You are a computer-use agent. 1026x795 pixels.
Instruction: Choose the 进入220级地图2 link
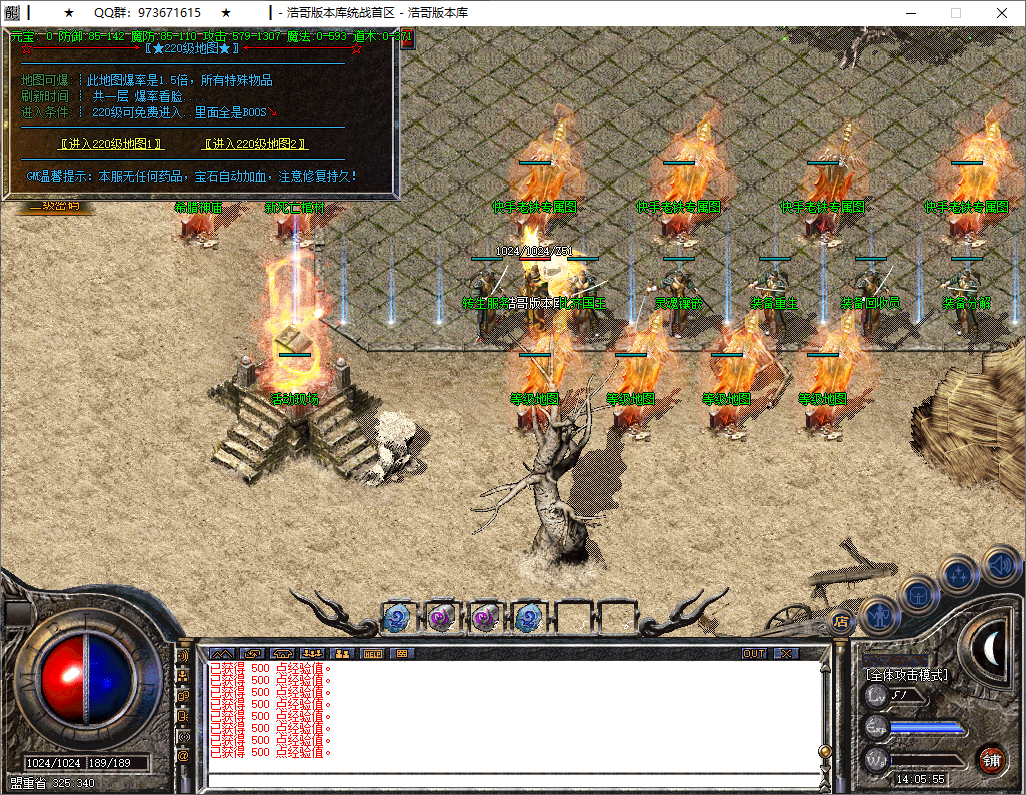pos(254,144)
